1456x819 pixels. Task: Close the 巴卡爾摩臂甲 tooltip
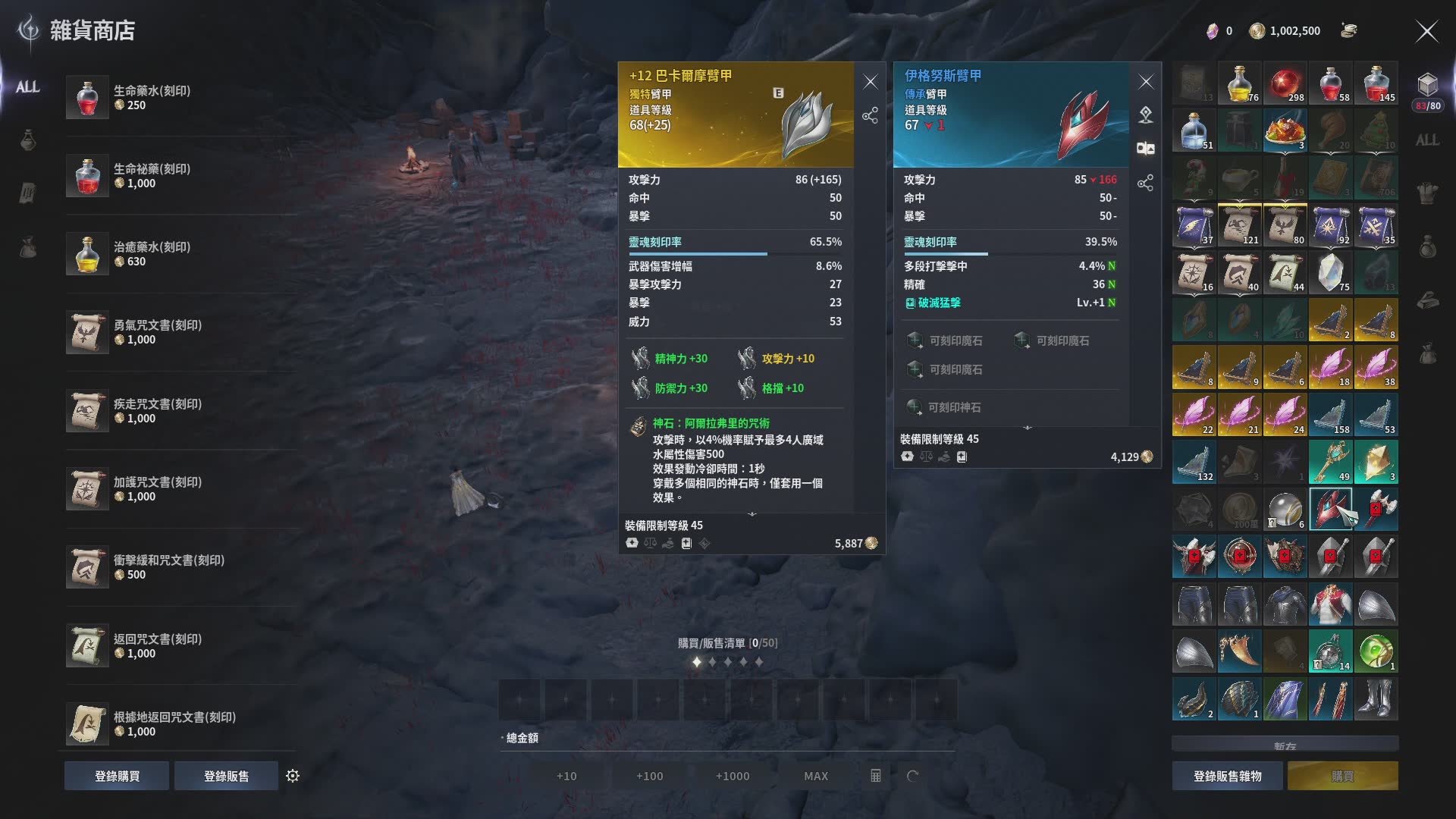(870, 82)
